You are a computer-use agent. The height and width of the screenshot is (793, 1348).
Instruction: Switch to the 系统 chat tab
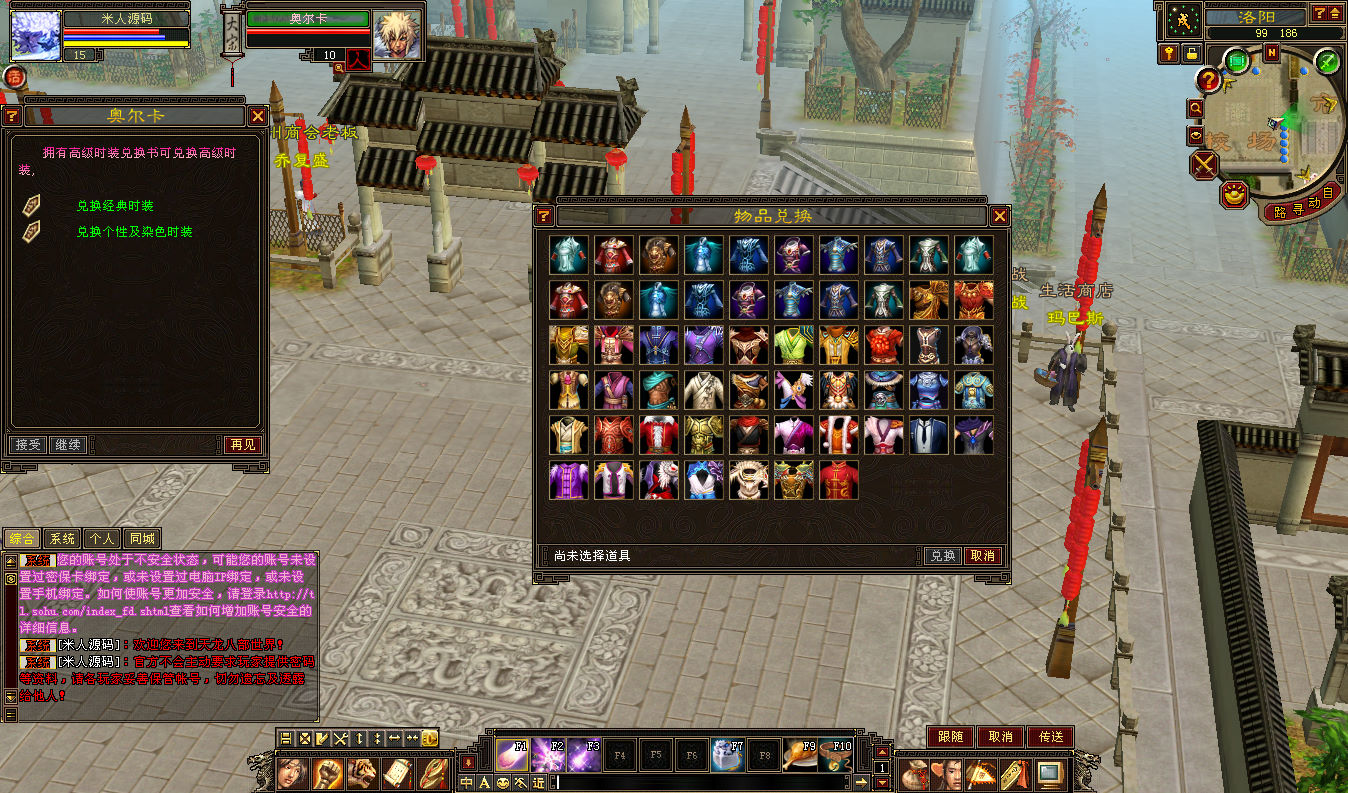(62, 539)
